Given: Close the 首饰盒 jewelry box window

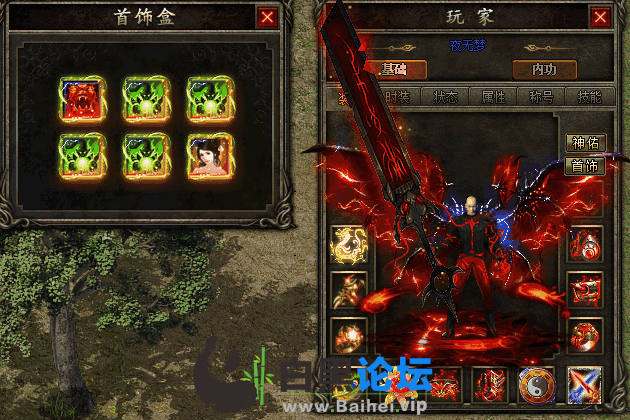Looking at the screenshot, I should point(267,17).
